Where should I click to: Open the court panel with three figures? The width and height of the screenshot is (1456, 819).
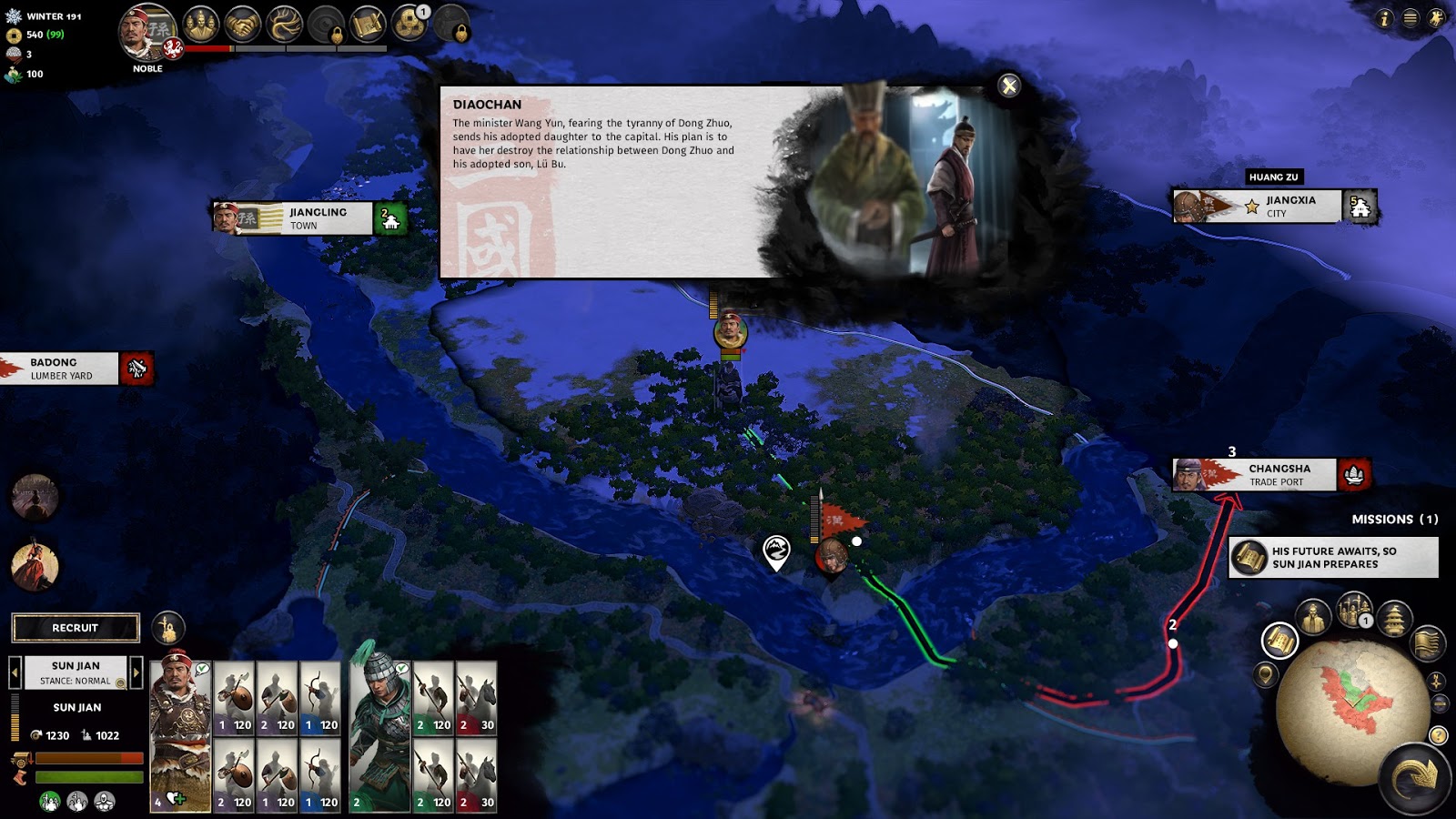pyautogui.click(x=200, y=25)
